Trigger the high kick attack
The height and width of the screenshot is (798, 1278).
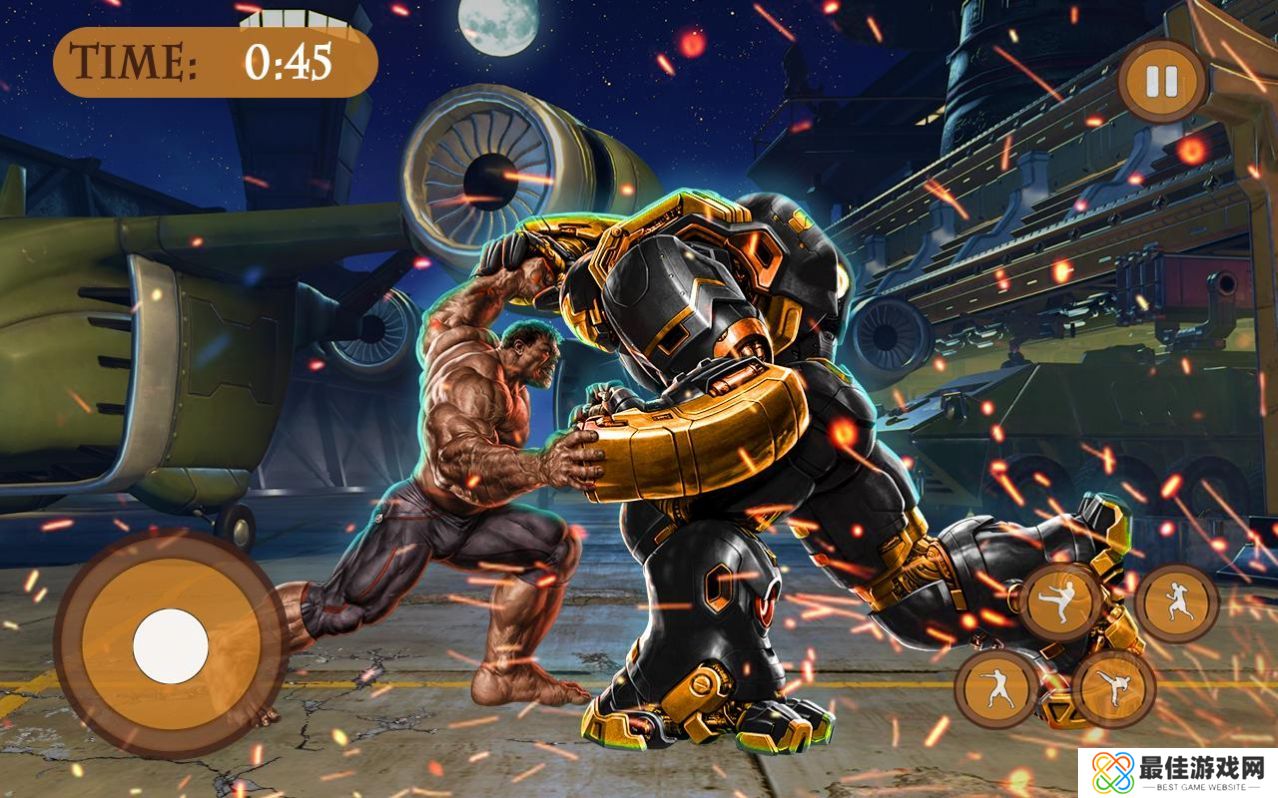pyautogui.click(x=1114, y=688)
